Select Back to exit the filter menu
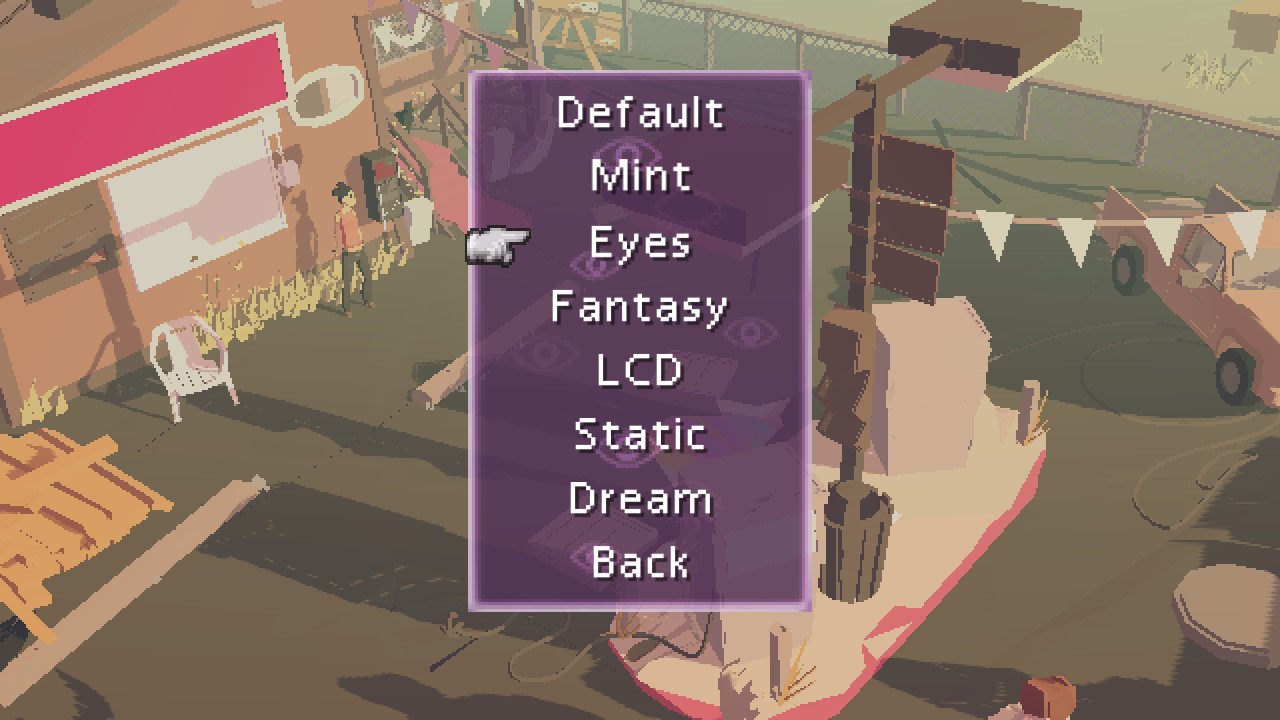Screen dimensions: 1280x720 [x=640, y=562]
